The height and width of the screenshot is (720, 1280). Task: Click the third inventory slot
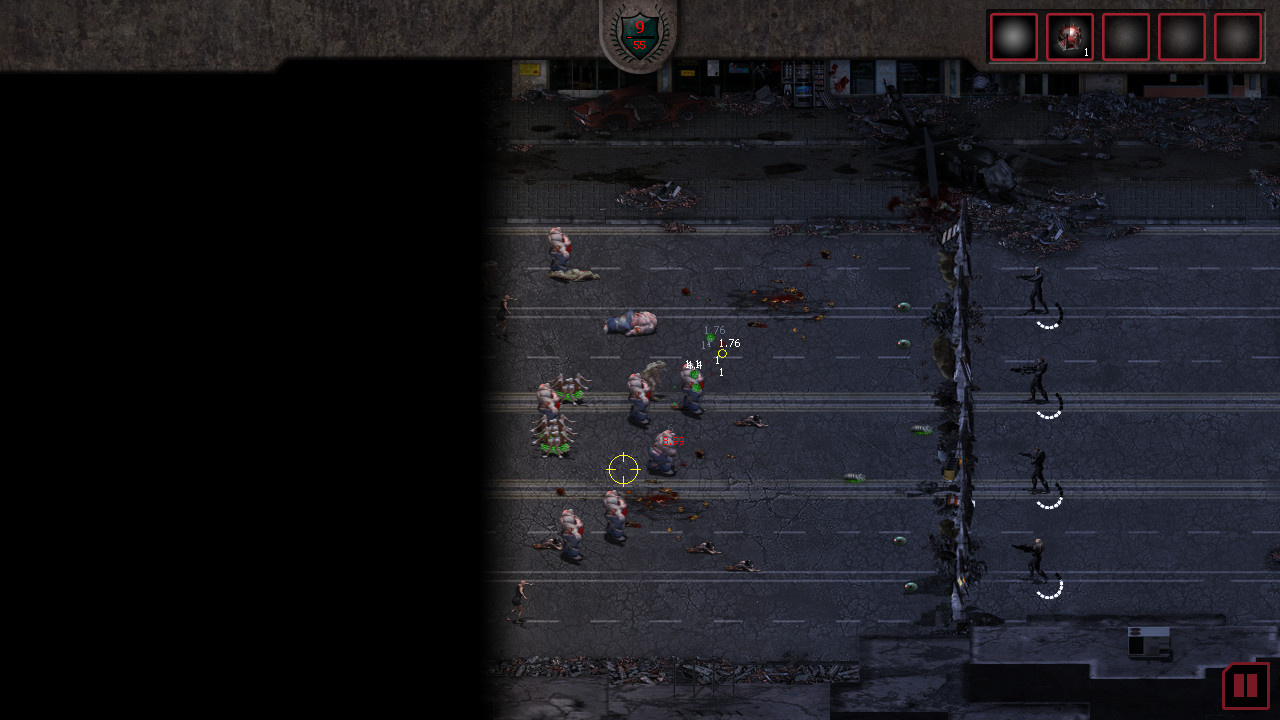(x=1125, y=36)
